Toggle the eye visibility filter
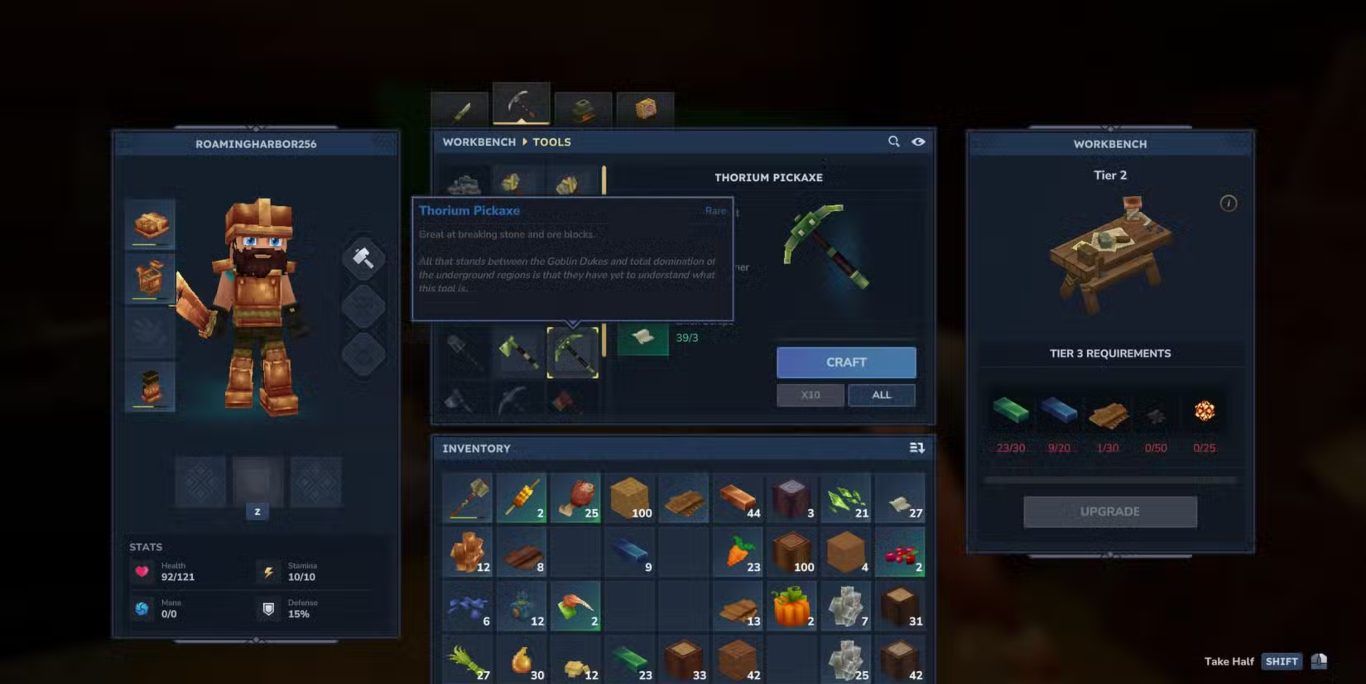 click(918, 142)
